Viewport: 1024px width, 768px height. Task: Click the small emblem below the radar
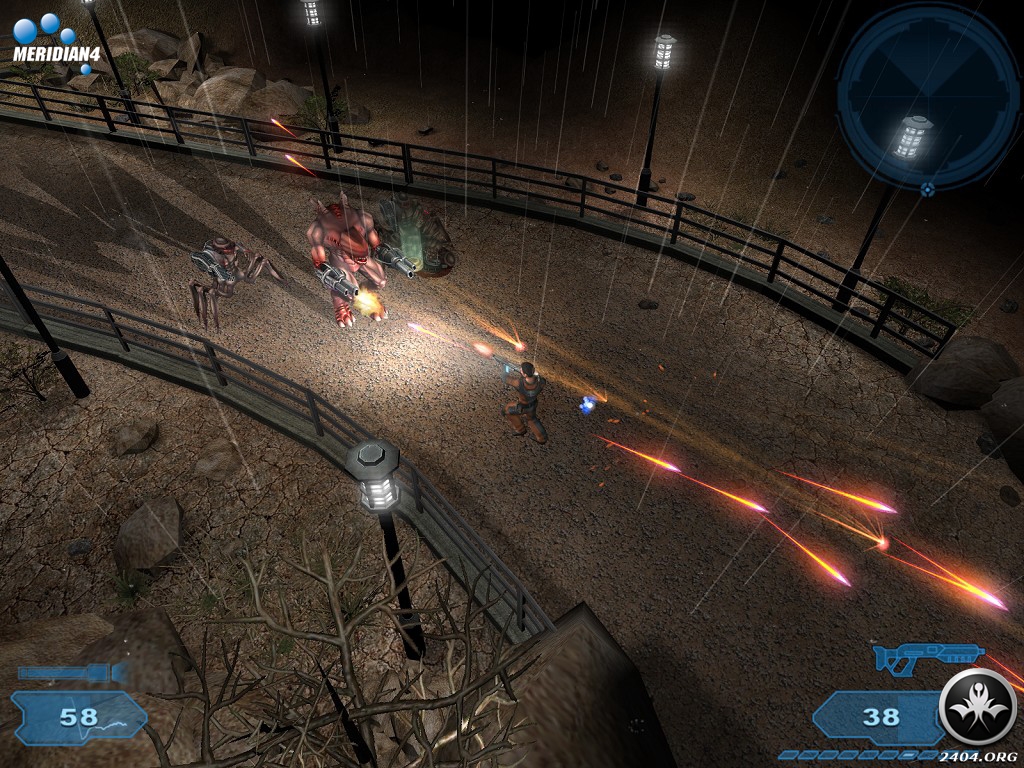tap(928, 188)
